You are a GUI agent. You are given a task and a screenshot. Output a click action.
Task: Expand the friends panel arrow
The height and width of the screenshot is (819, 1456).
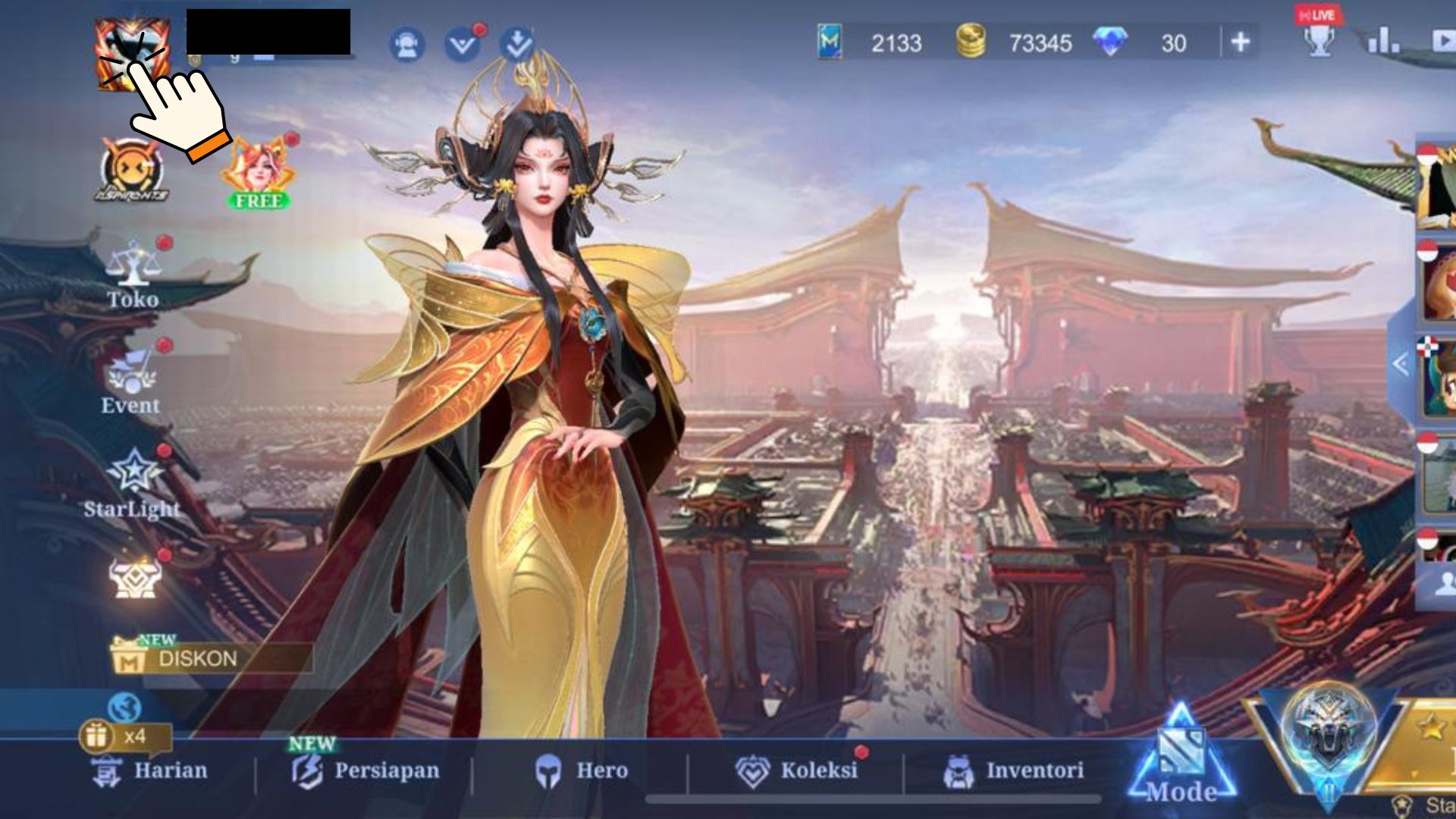(x=1400, y=365)
